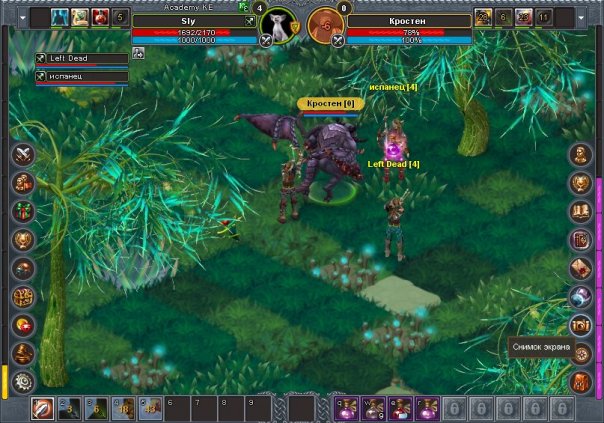Activate the first hotbar sword attack skill
Screen dimensions: 604x423
pos(43,408)
